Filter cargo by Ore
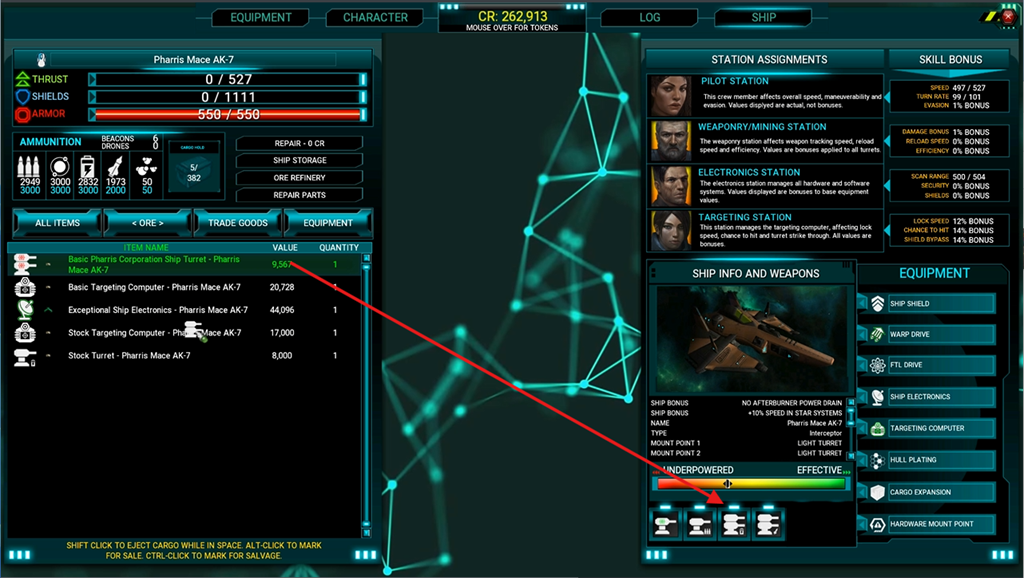 tap(148, 222)
